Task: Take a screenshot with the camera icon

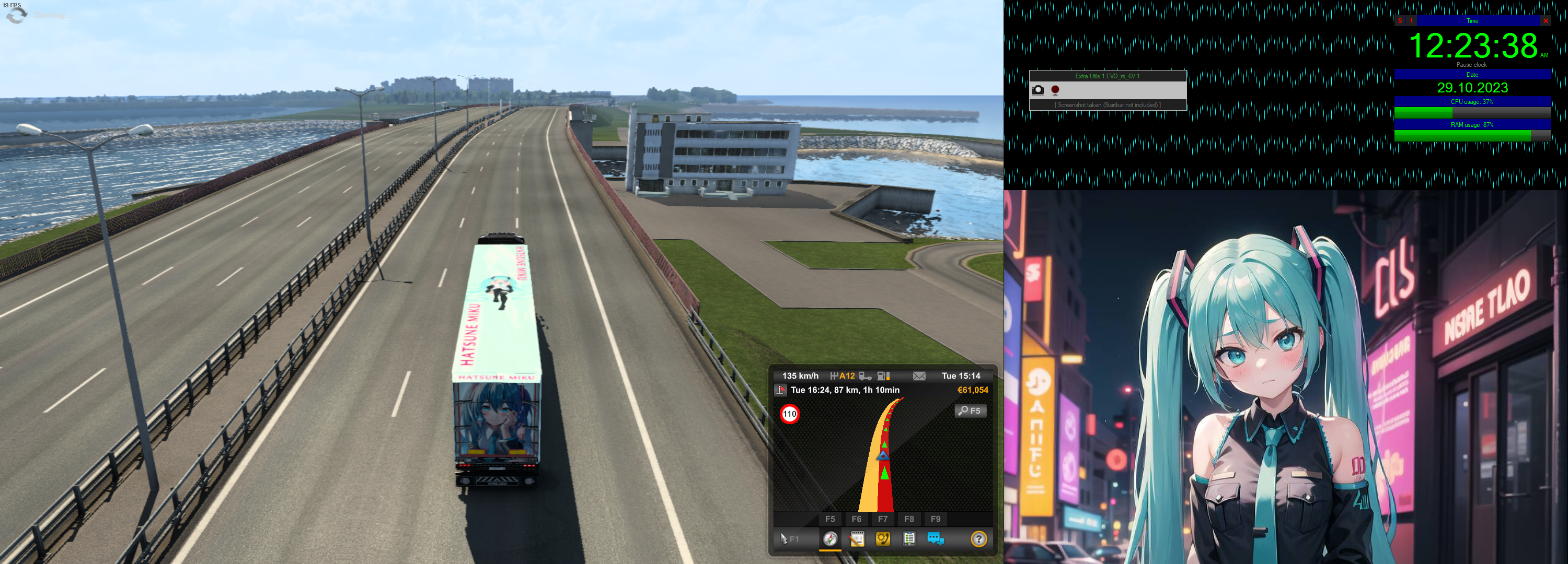Action: [1038, 90]
